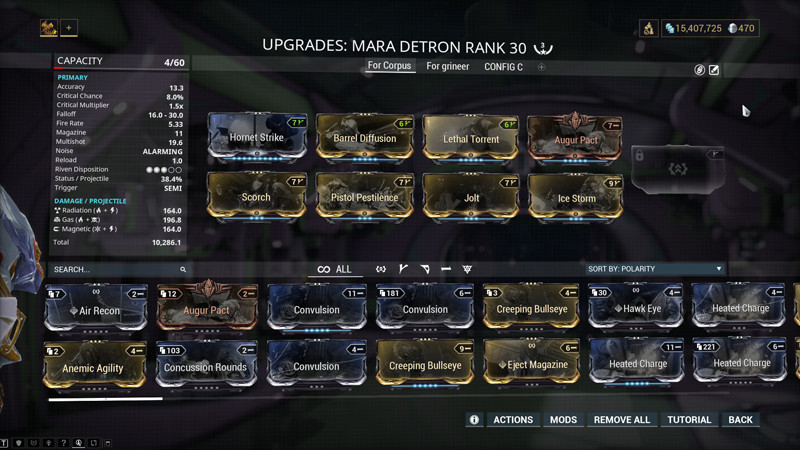This screenshot has height=450, width=800.
Task: Open the Sort By Polarity dropdown
Action: click(654, 269)
